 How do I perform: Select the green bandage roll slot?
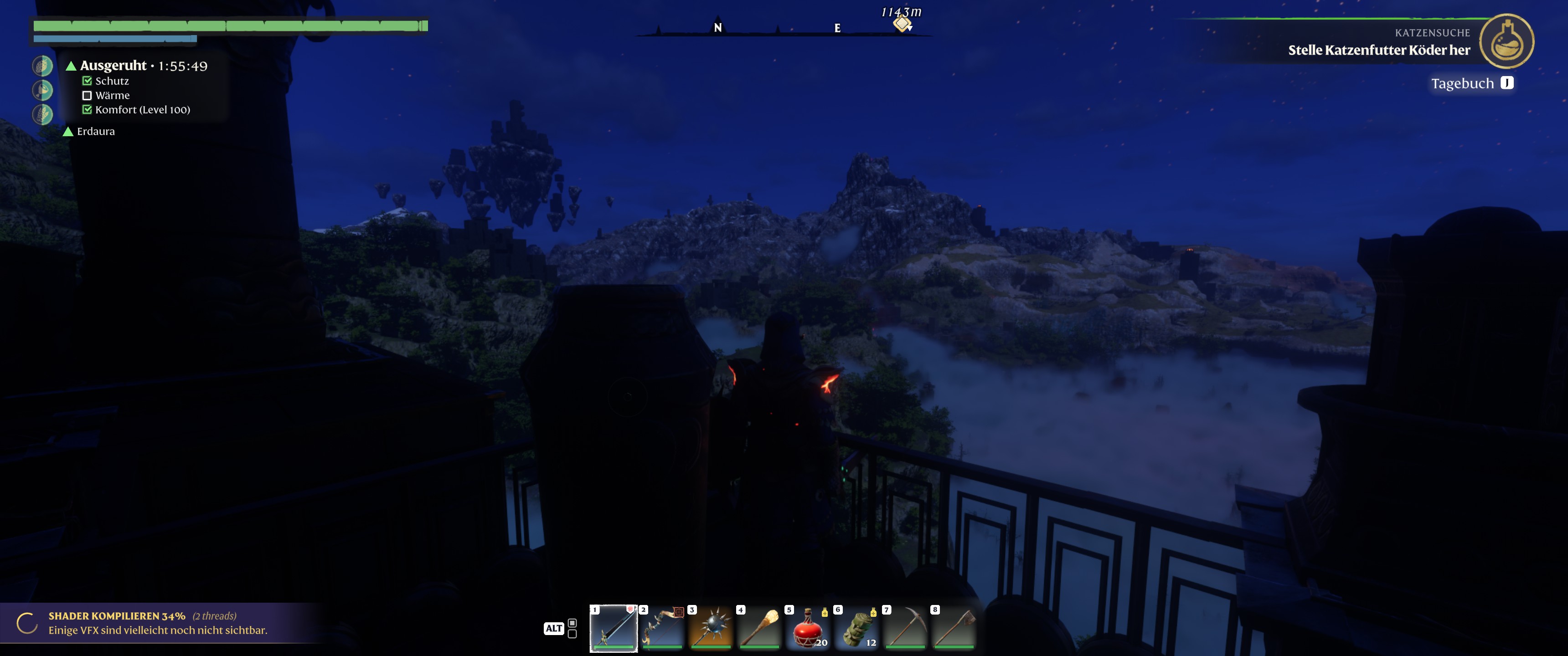click(x=856, y=627)
